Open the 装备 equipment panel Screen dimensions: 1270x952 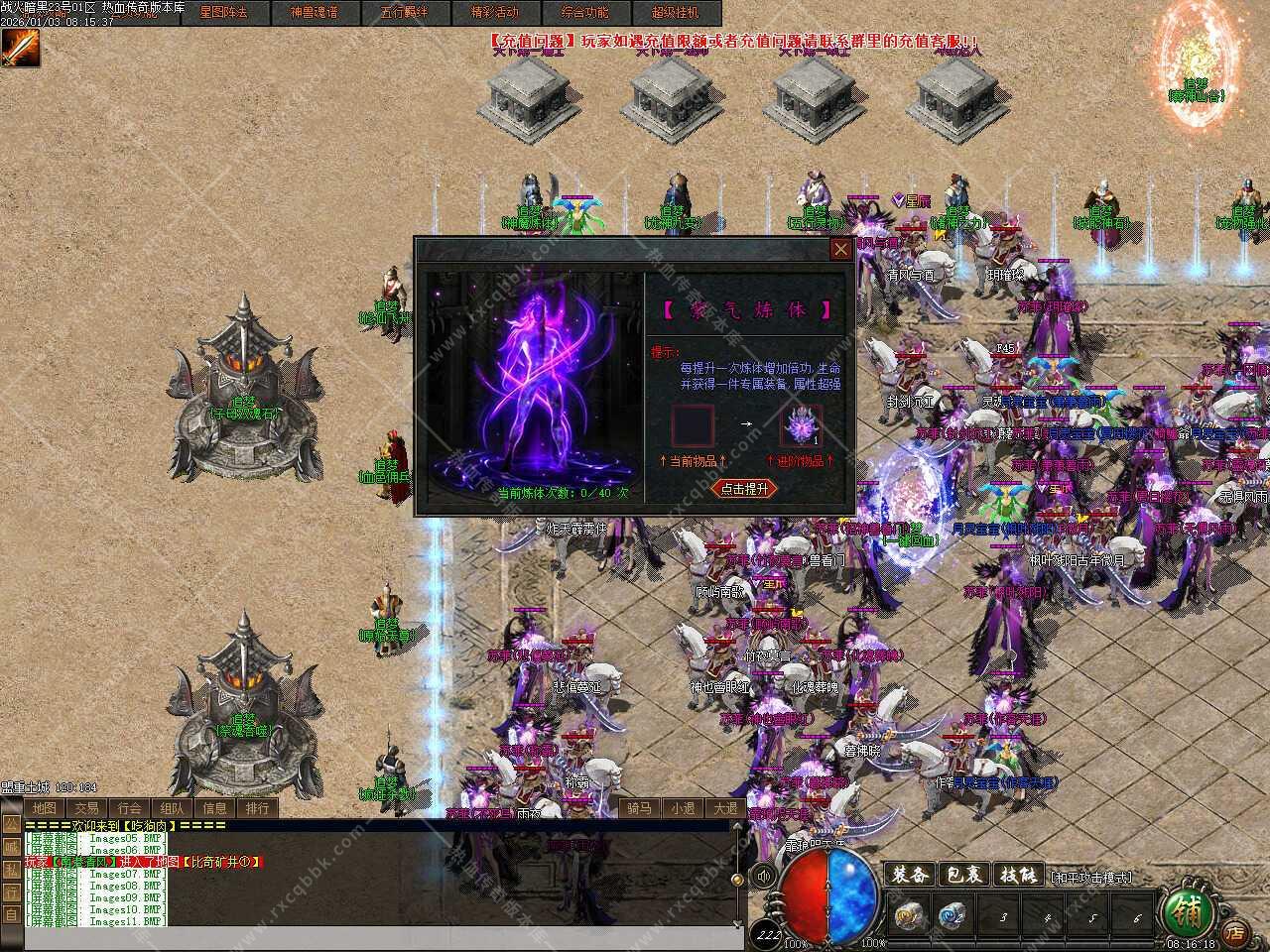[909, 875]
